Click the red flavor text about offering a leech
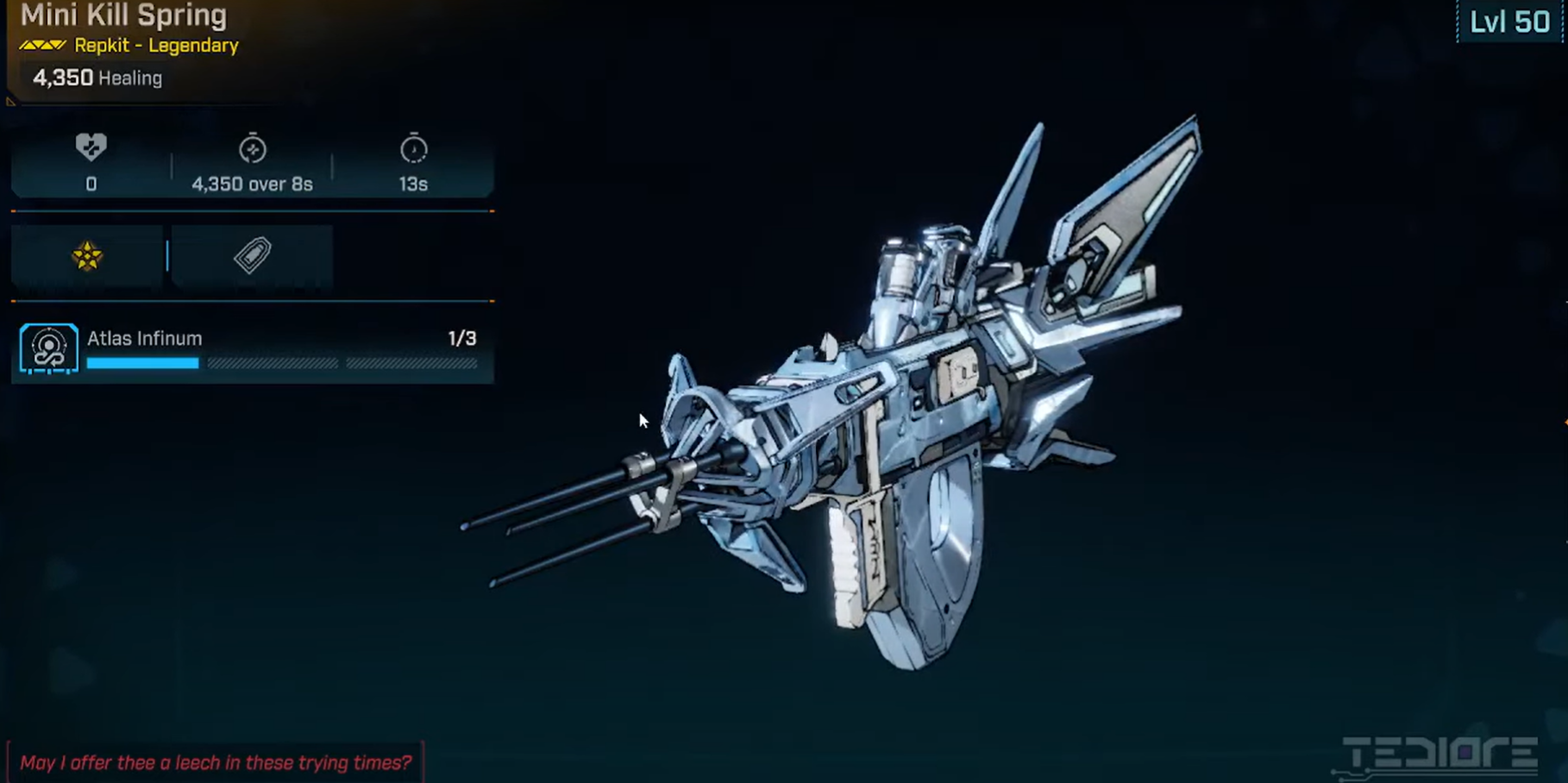 coord(216,762)
